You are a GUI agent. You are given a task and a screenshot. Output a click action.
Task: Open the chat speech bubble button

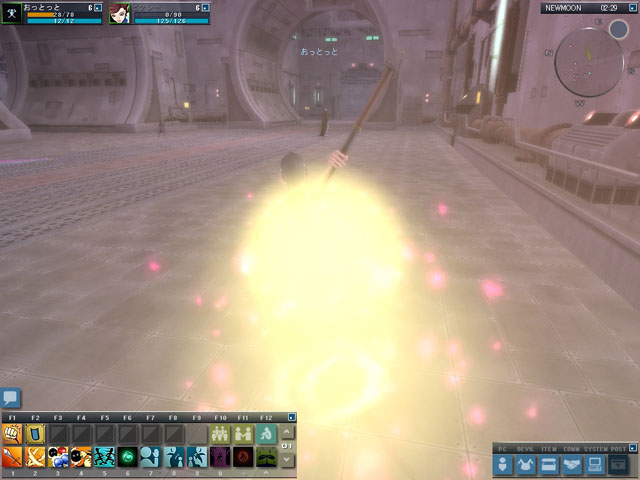(x=10, y=399)
